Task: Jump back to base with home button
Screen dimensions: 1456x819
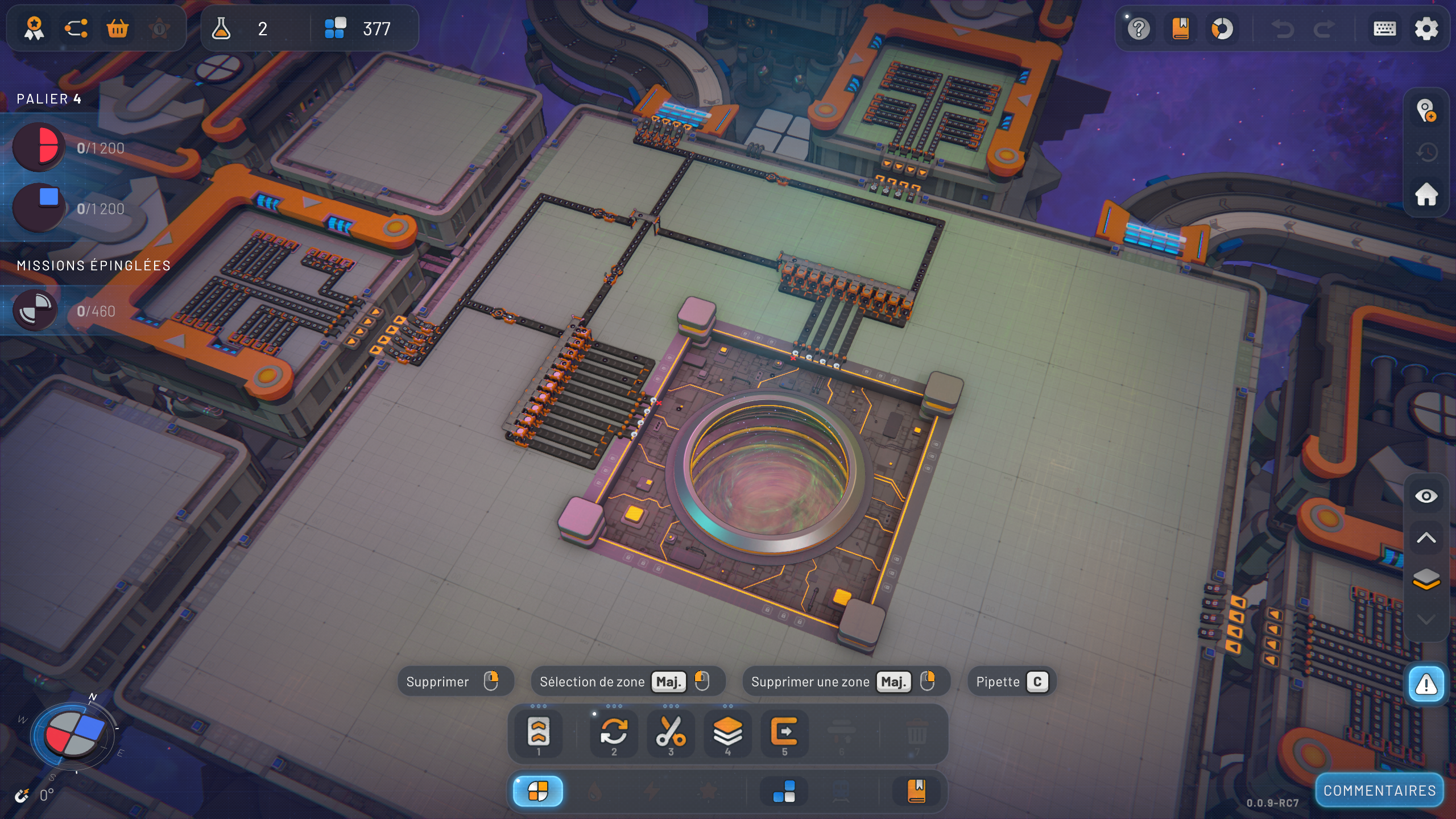Action: pos(1426,195)
